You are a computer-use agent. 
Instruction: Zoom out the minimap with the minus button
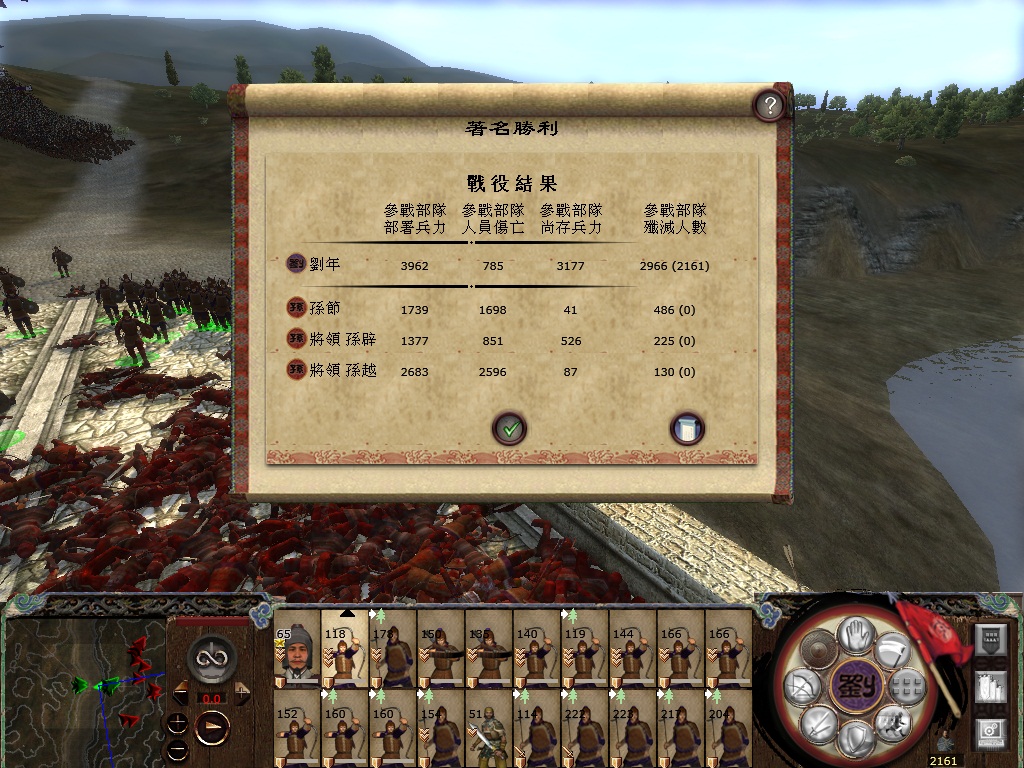tap(178, 748)
